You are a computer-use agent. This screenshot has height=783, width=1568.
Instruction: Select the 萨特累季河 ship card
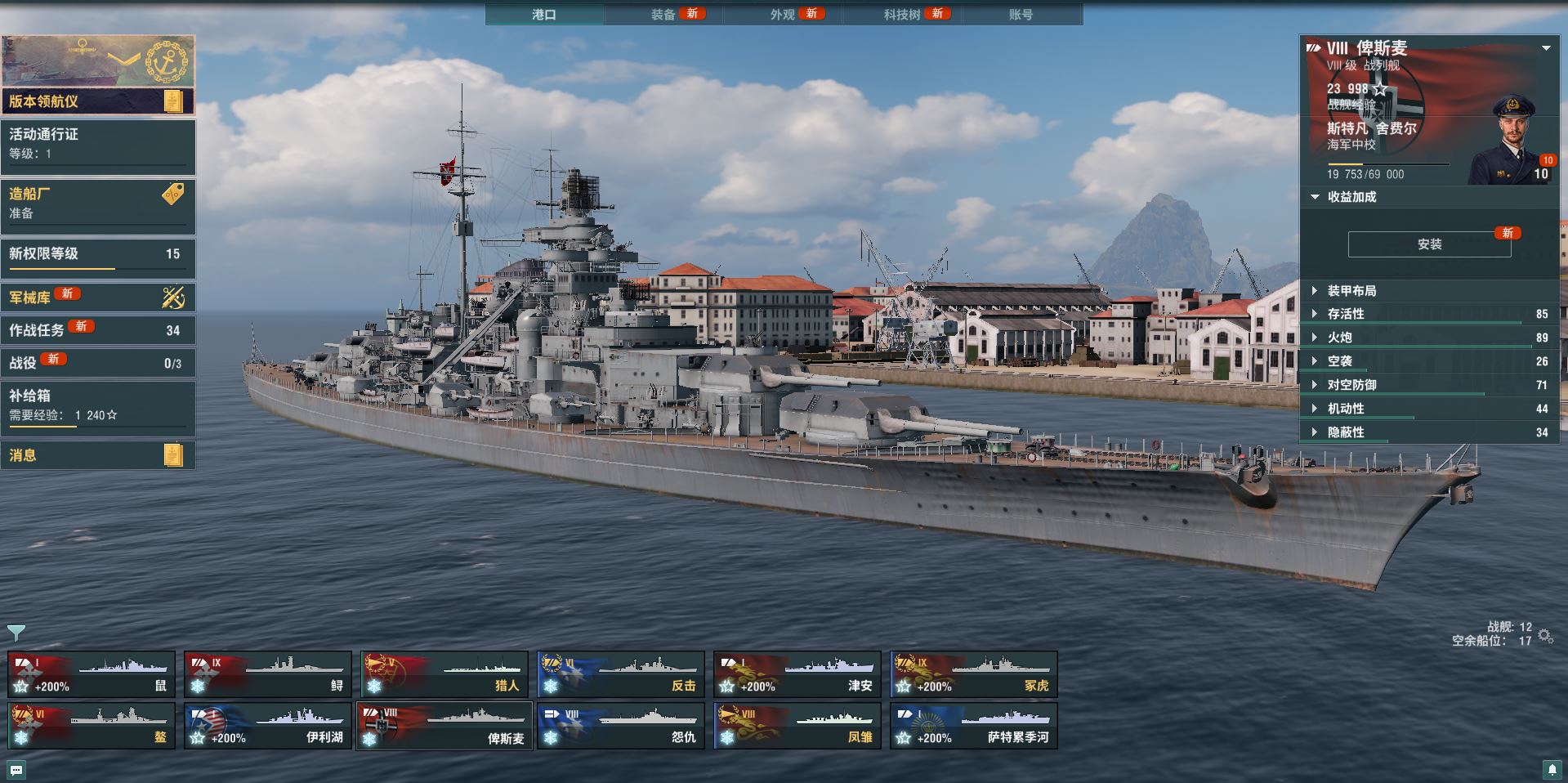click(x=974, y=726)
